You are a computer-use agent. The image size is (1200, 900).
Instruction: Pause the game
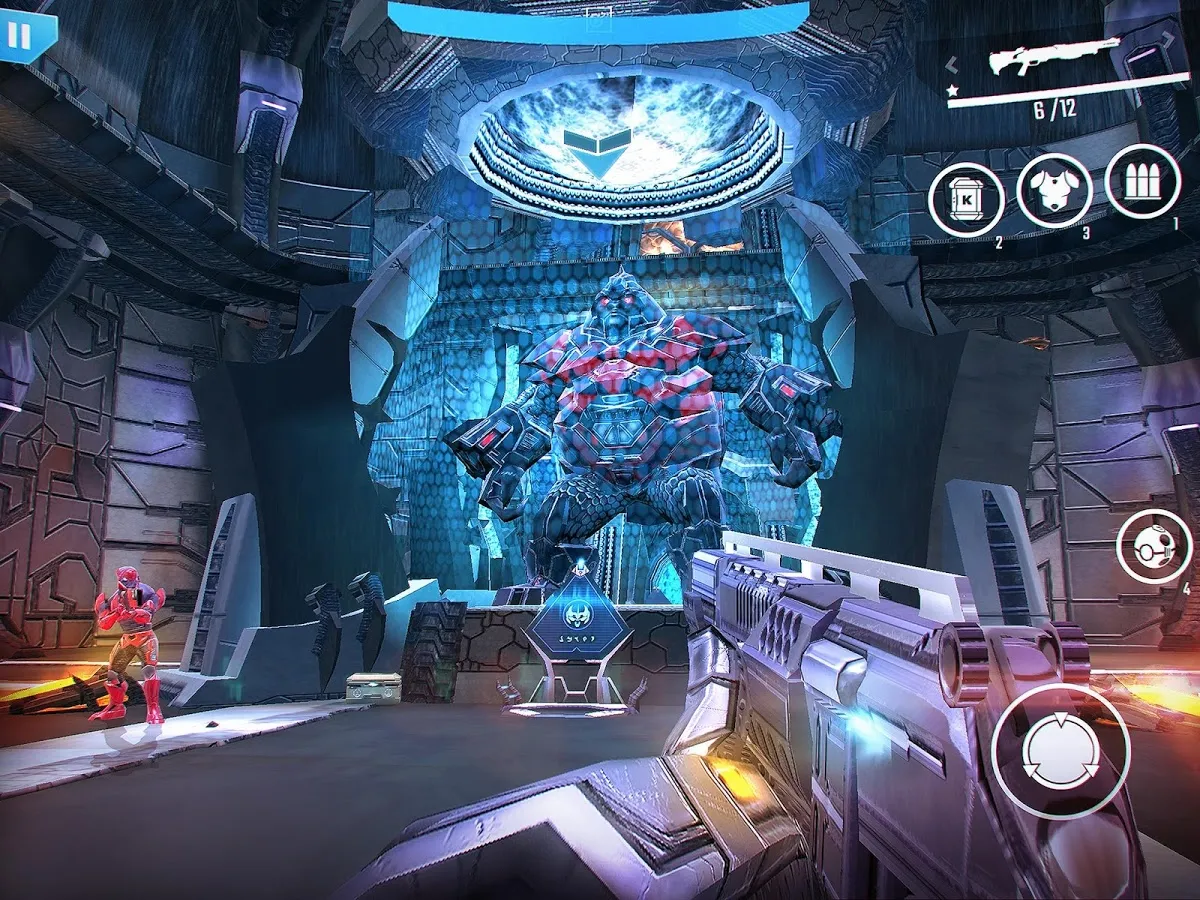[x=19, y=36]
